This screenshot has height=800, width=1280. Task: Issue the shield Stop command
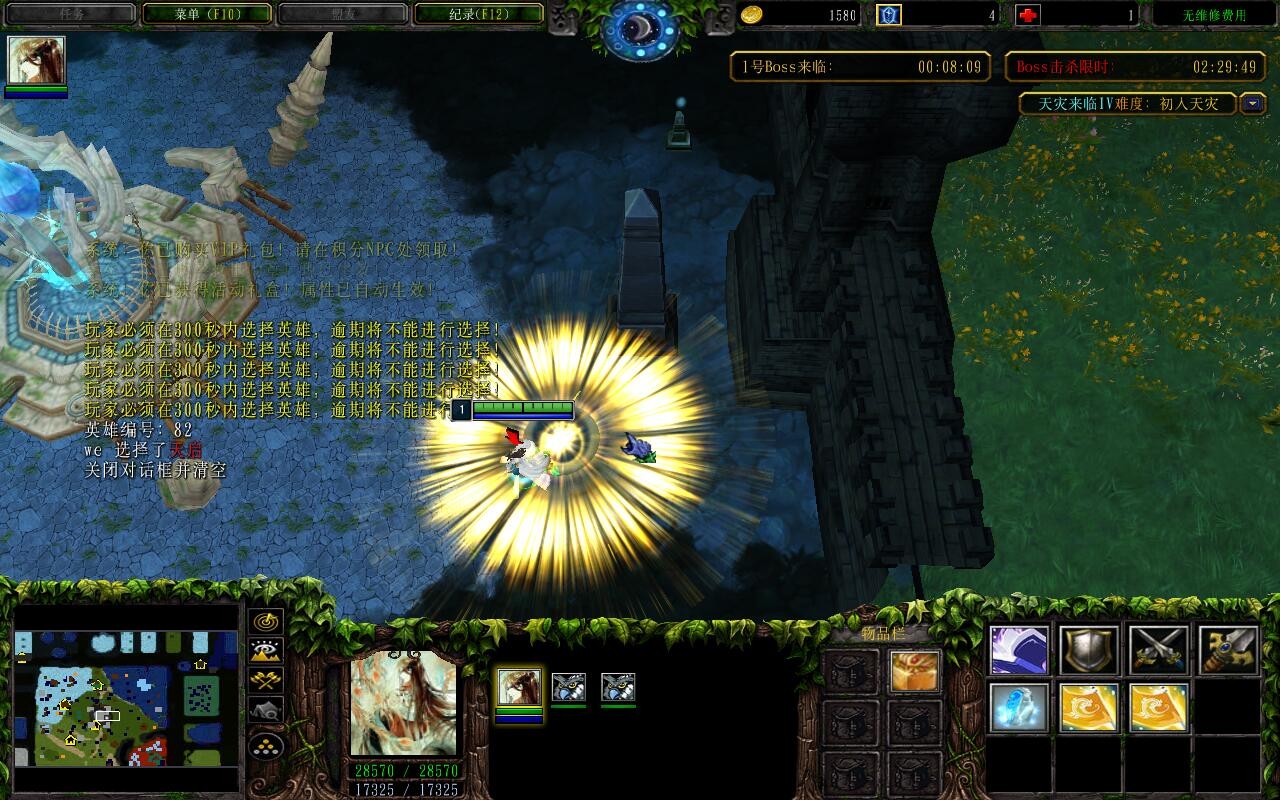pyautogui.click(x=1089, y=650)
